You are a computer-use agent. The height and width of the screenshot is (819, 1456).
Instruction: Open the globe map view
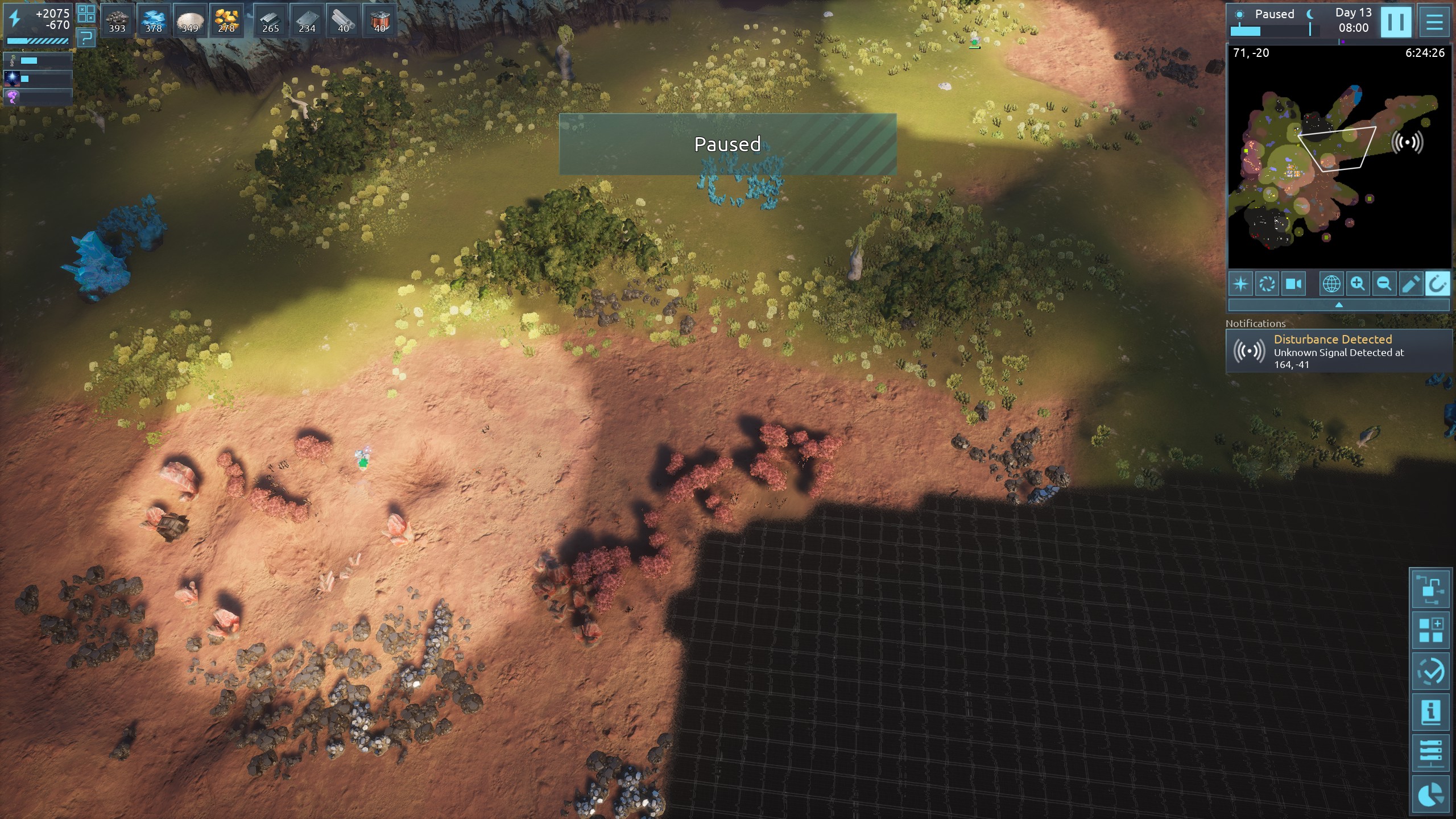click(x=1331, y=283)
